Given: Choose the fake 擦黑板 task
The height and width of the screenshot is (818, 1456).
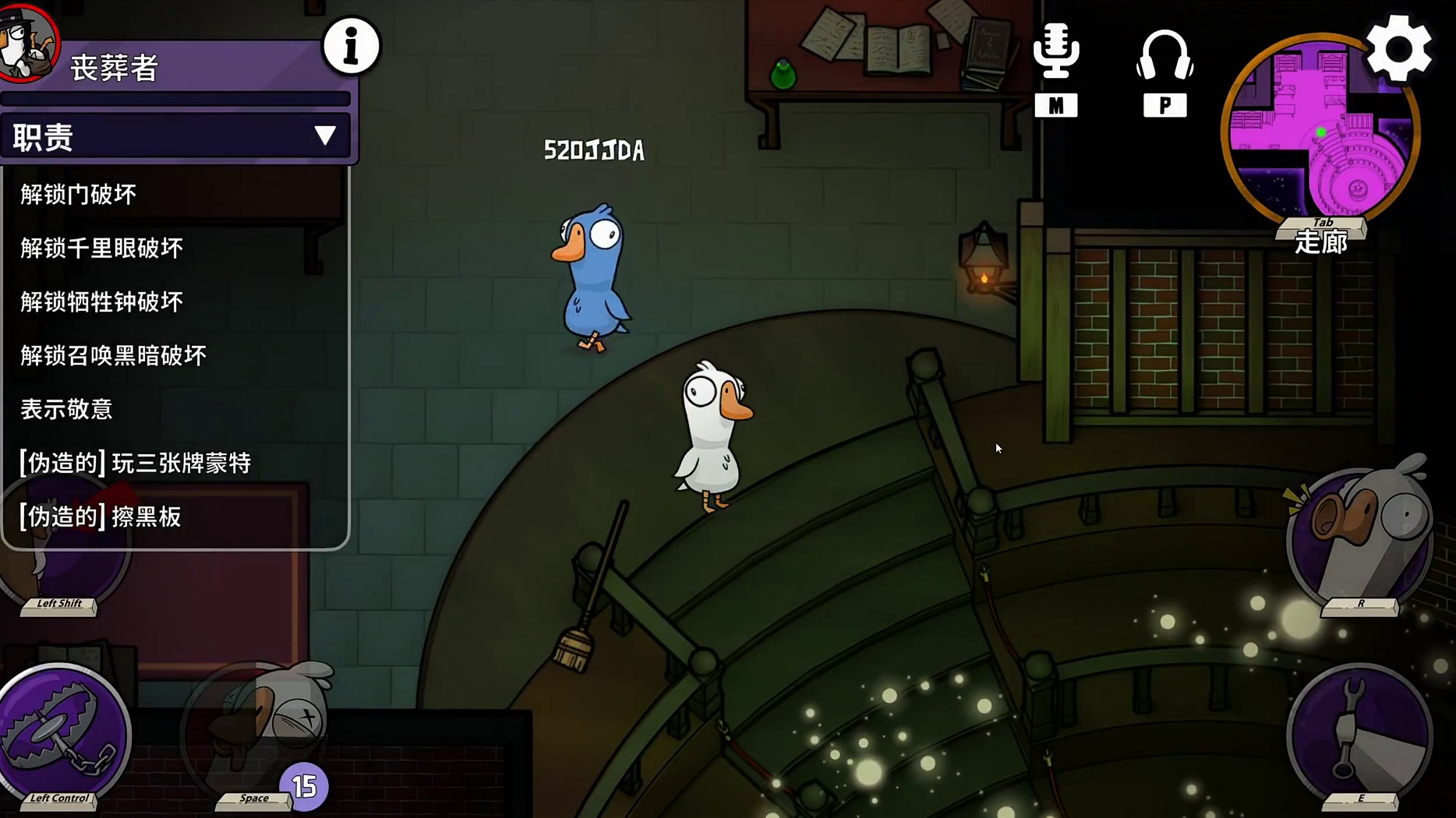Looking at the screenshot, I should click(101, 517).
